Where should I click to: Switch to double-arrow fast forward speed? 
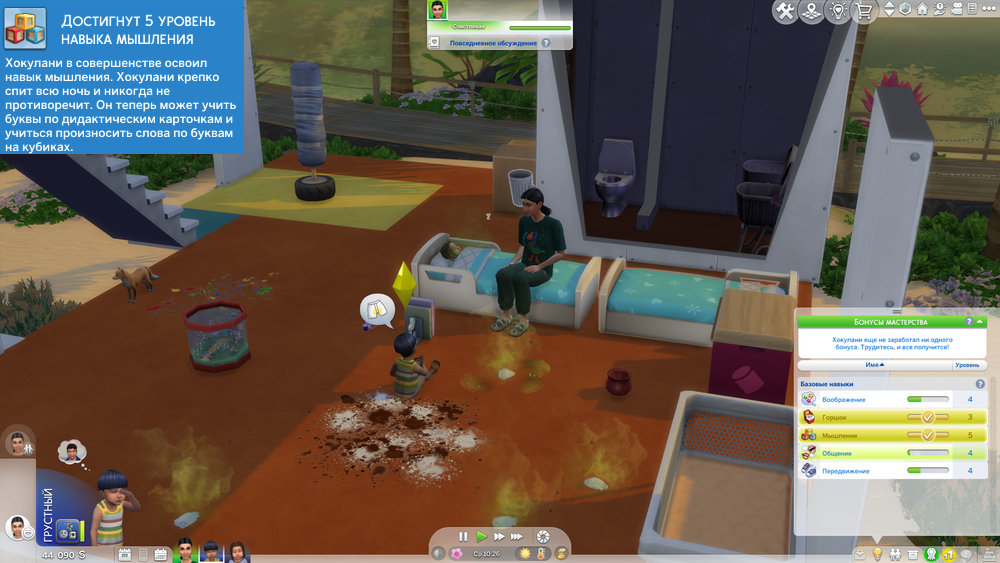tap(498, 537)
